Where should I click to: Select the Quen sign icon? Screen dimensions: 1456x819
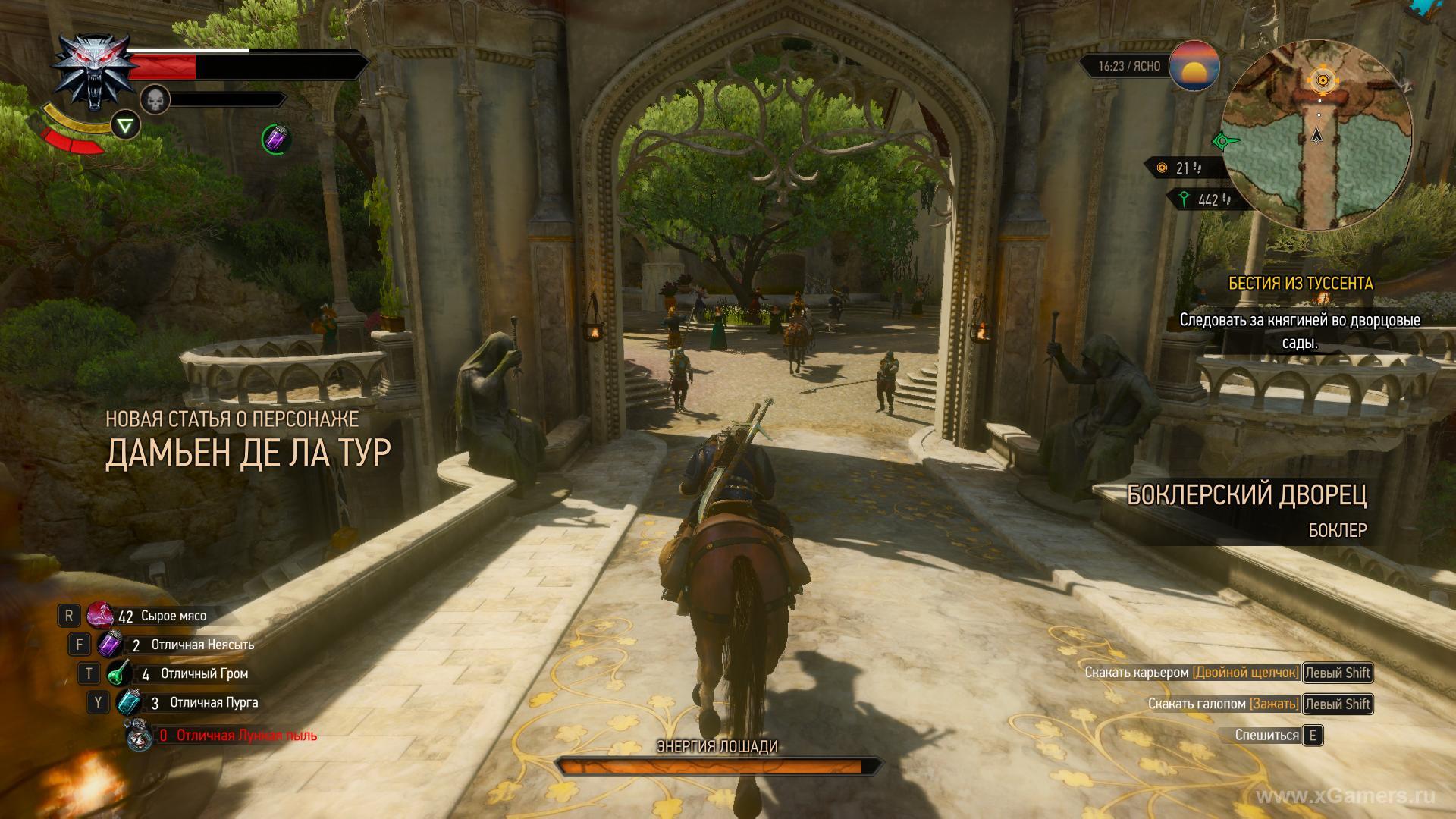point(126,125)
